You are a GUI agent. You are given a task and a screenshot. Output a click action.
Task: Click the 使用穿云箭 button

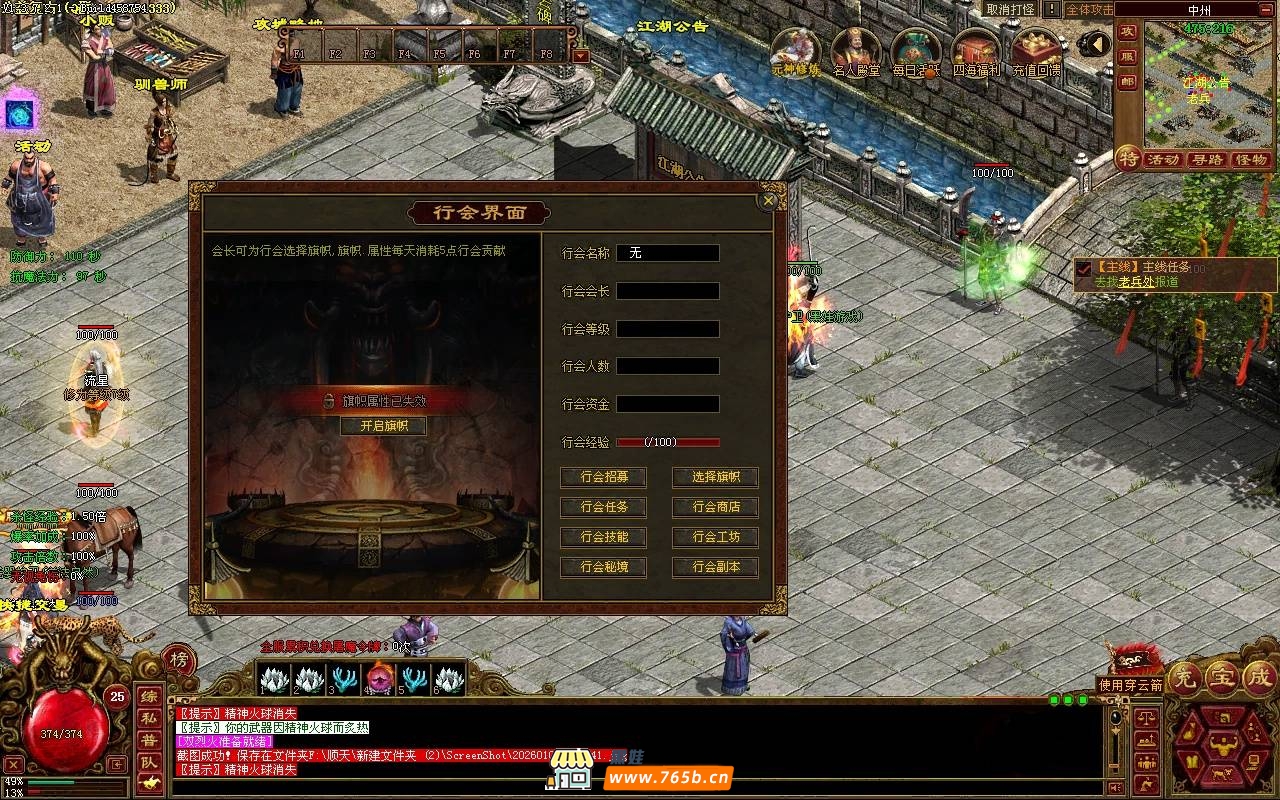click(1131, 685)
